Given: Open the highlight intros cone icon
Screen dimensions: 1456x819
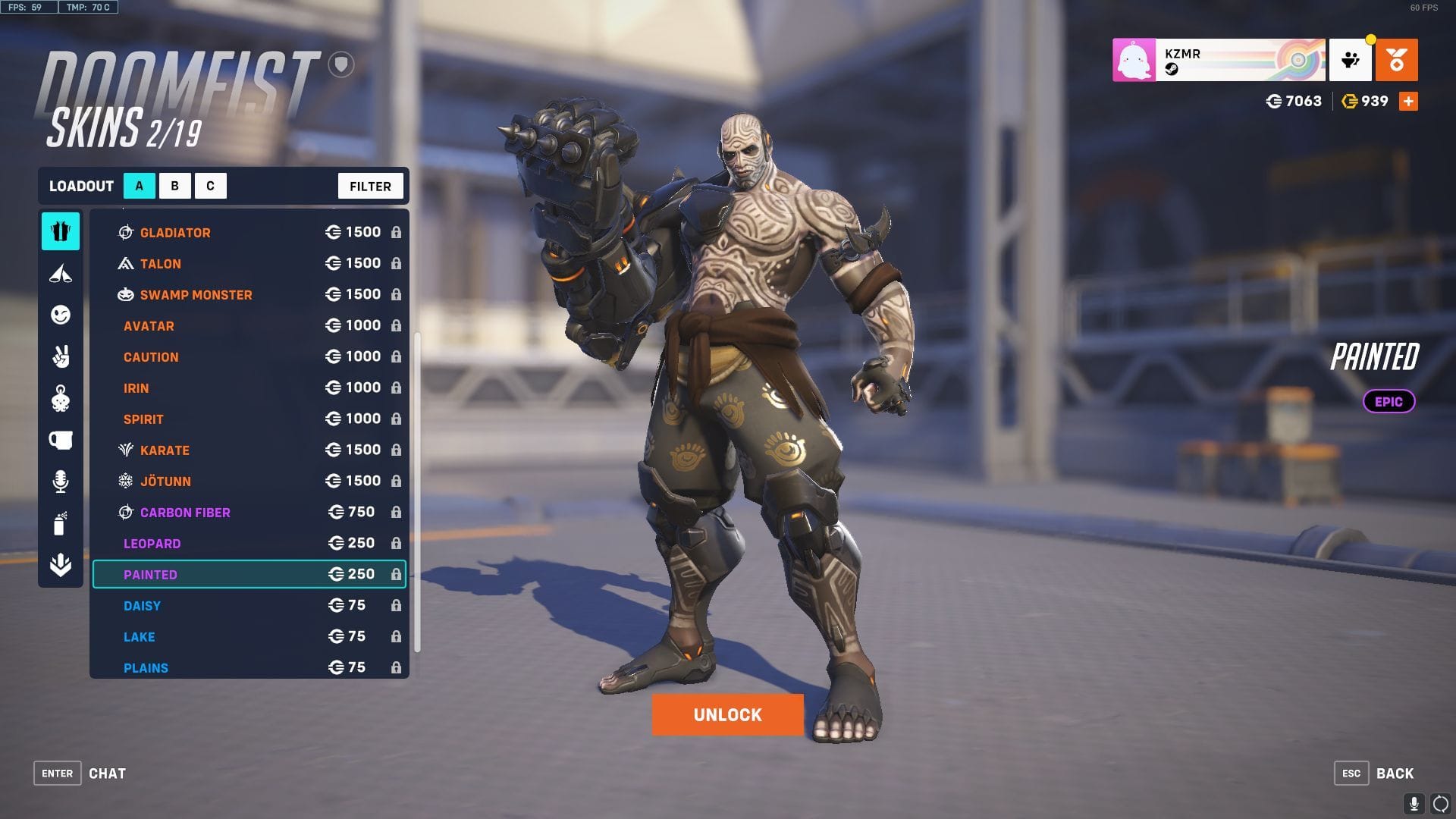Looking at the screenshot, I should [61, 273].
